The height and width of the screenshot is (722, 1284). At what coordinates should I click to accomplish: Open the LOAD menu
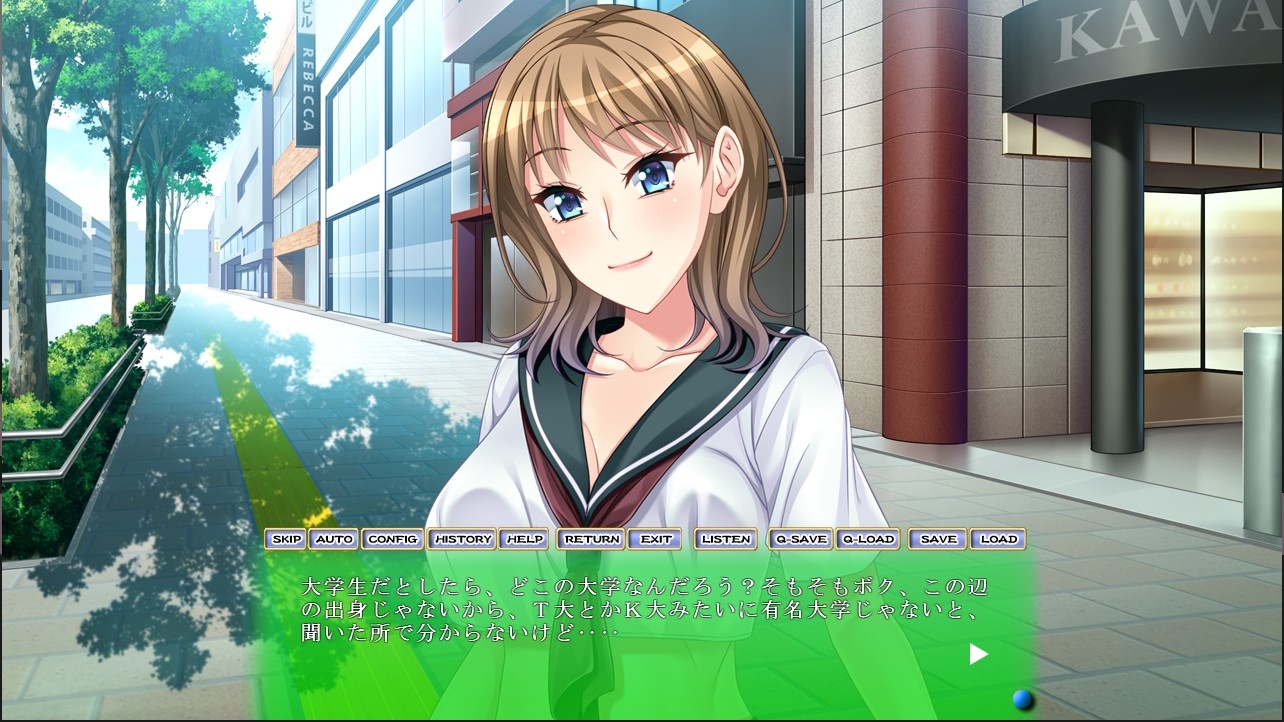[x=999, y=539]
